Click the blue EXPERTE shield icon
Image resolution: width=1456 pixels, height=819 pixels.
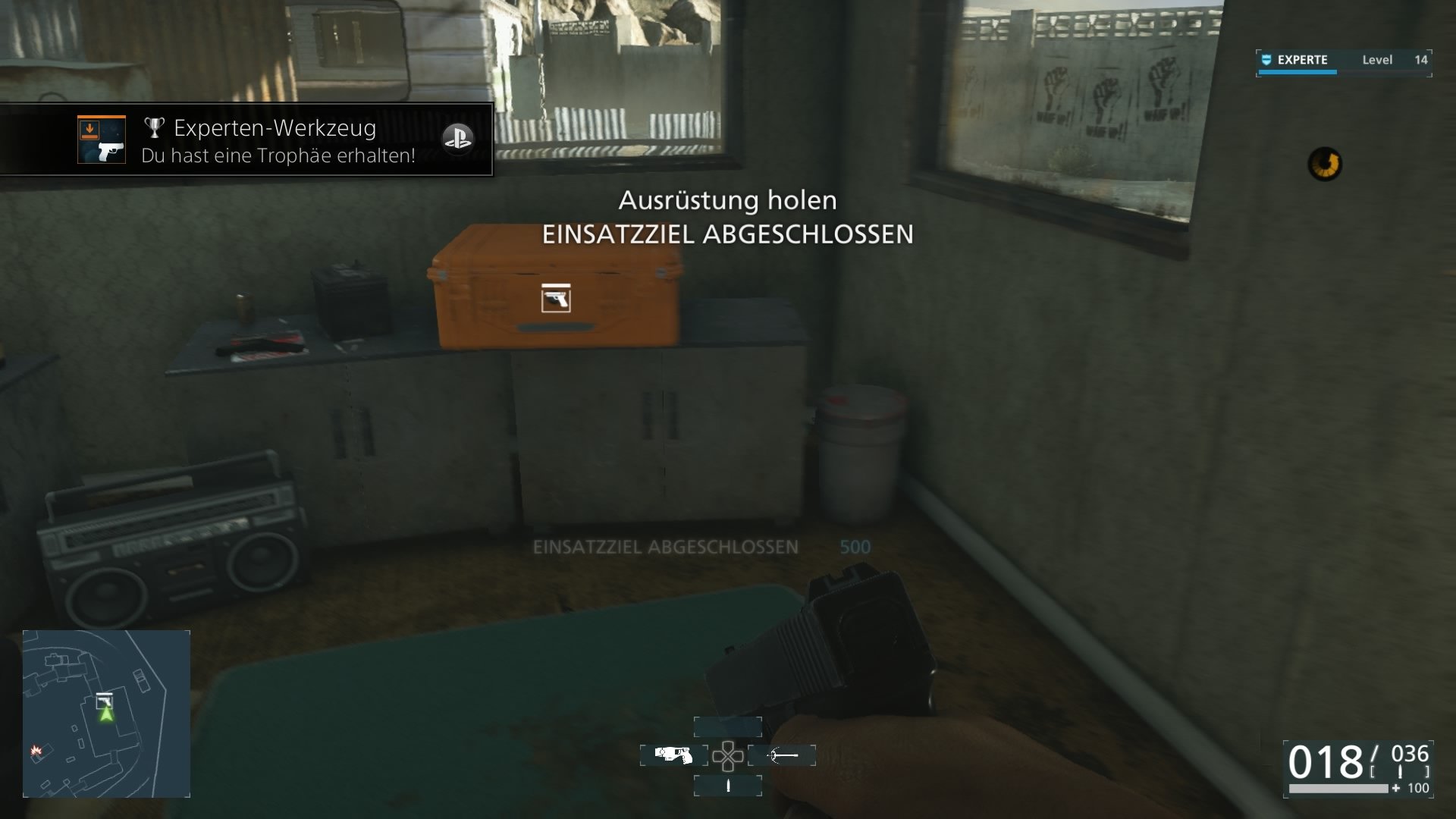(x=1266, y=60)
